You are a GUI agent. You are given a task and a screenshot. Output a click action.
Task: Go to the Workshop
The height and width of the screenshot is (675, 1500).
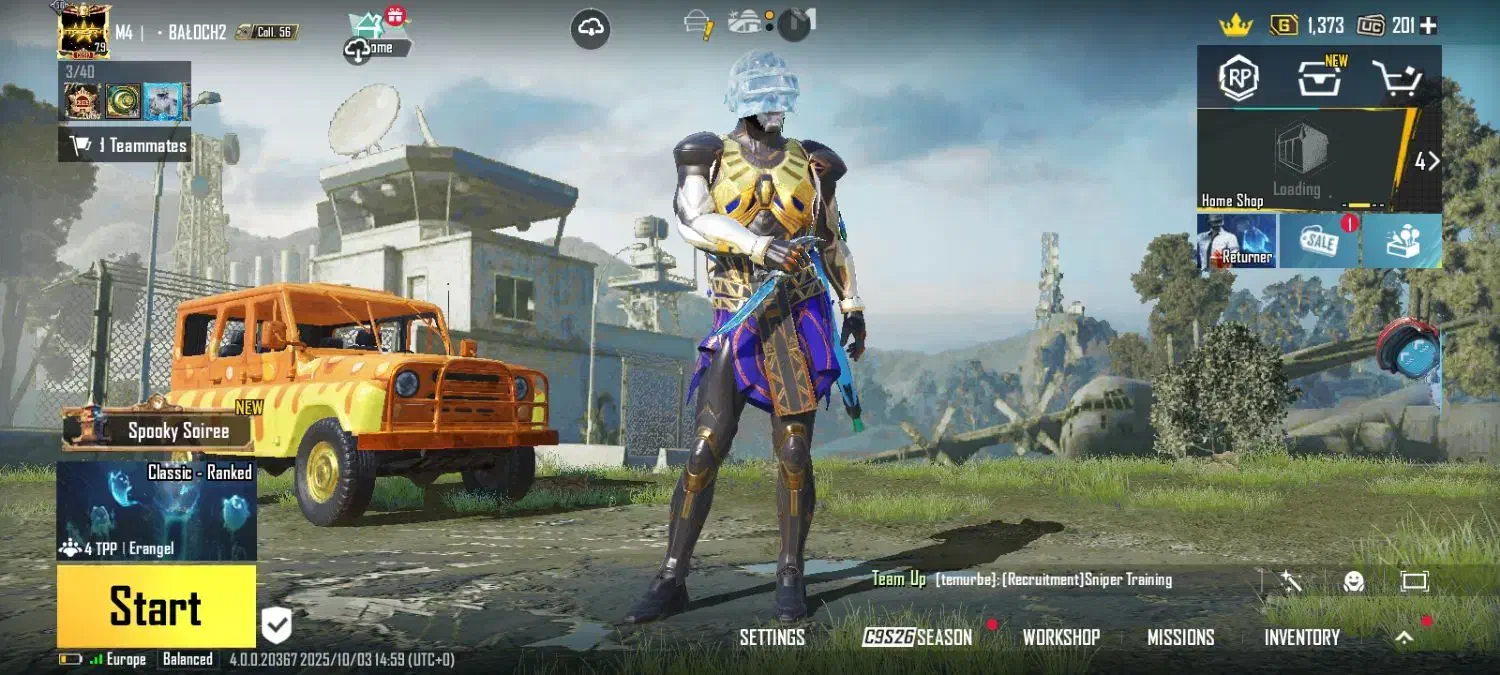click(1061, 638)
